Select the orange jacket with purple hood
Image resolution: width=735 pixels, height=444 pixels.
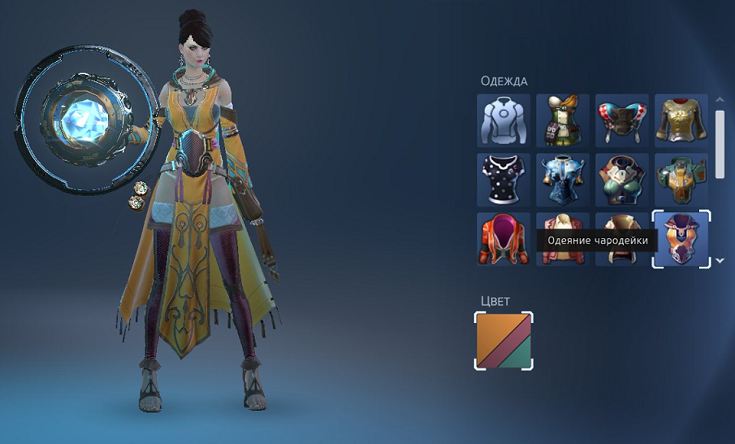click(504, 239)
